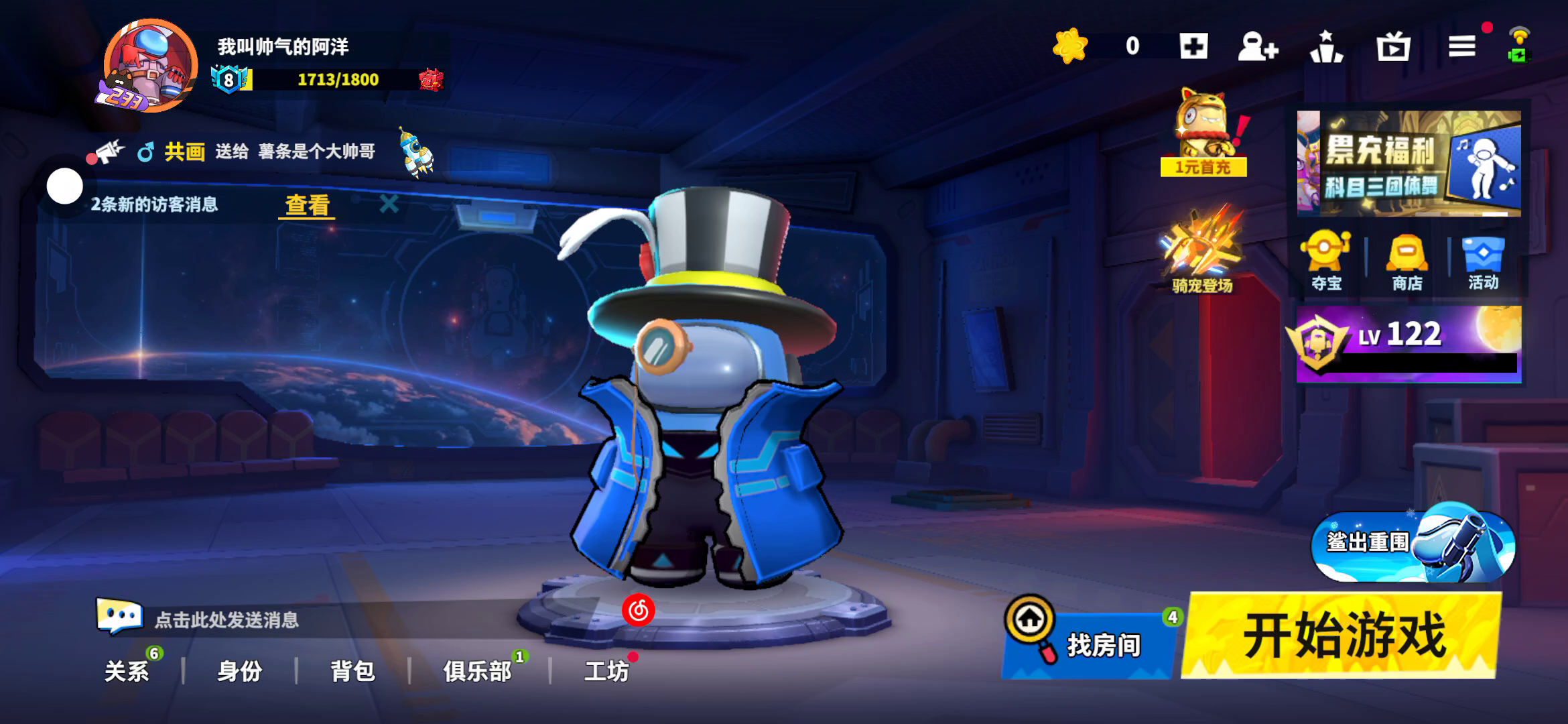Start the game with 开始游戏 button

click(1342, 636)
